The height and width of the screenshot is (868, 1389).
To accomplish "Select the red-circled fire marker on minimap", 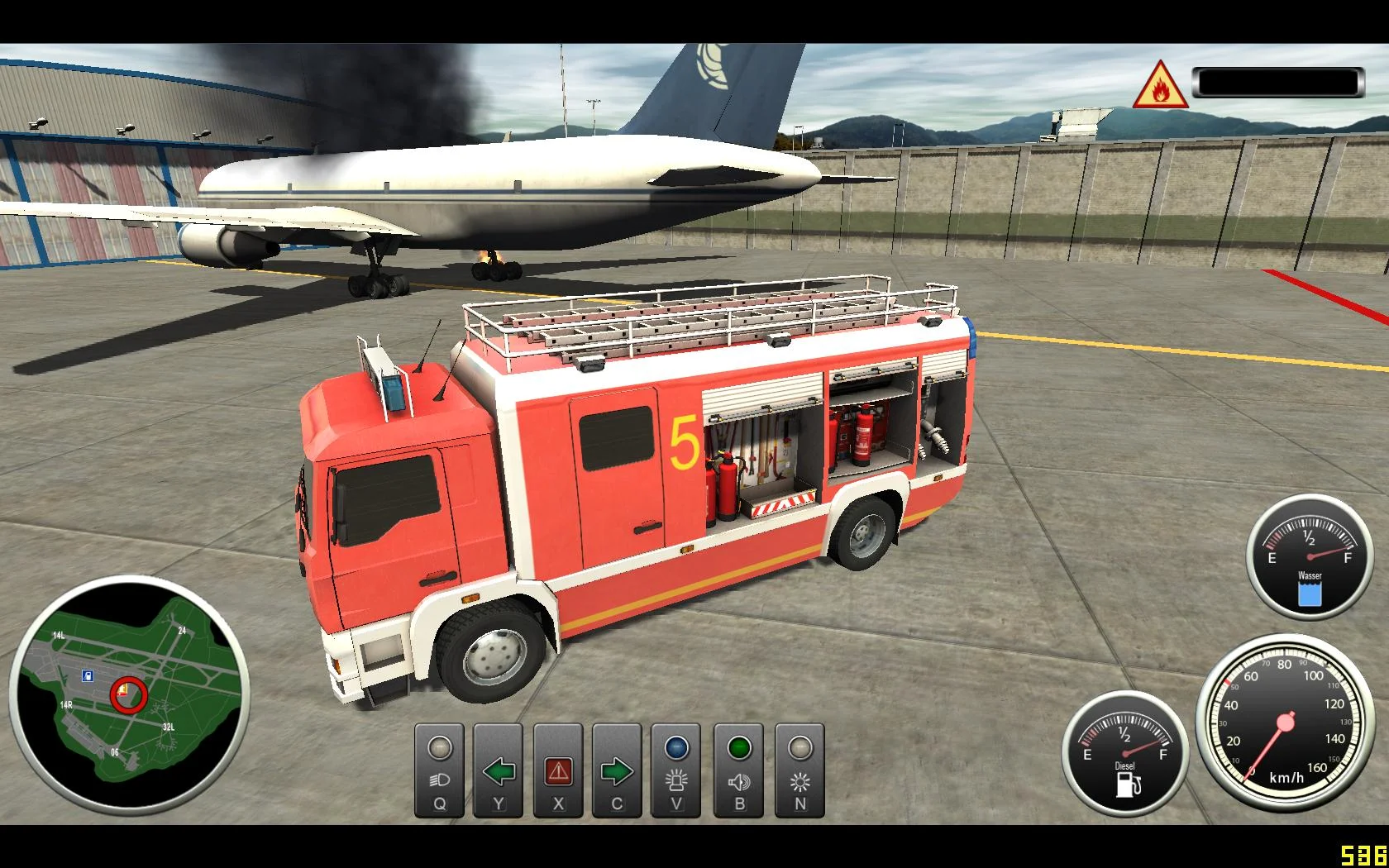I will click(x=128, y=694).
